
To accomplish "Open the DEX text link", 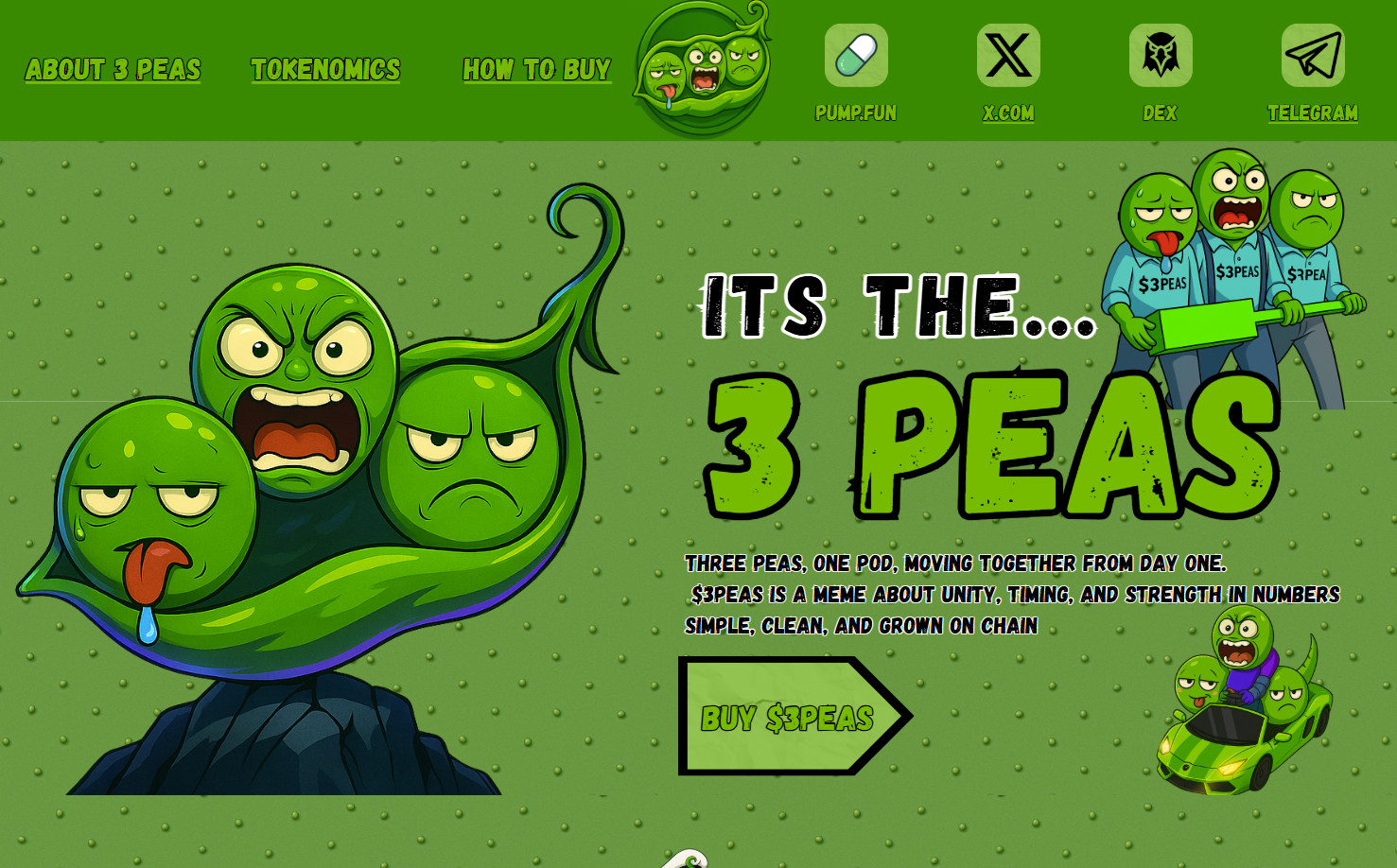I will (1161, 113).
